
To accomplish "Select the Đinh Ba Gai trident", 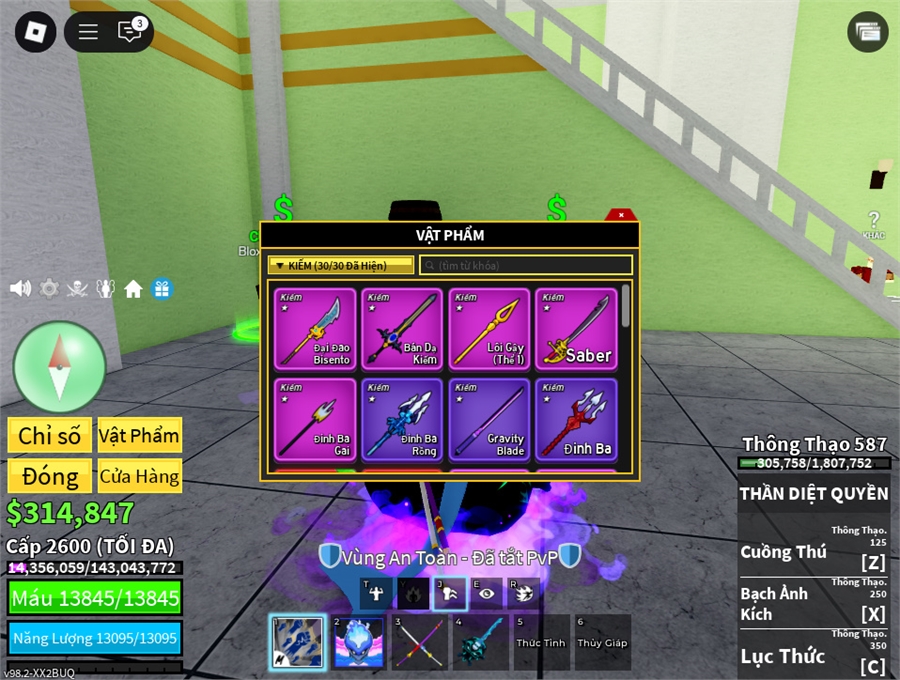I will pyautogui.click(x=315, y=418).
